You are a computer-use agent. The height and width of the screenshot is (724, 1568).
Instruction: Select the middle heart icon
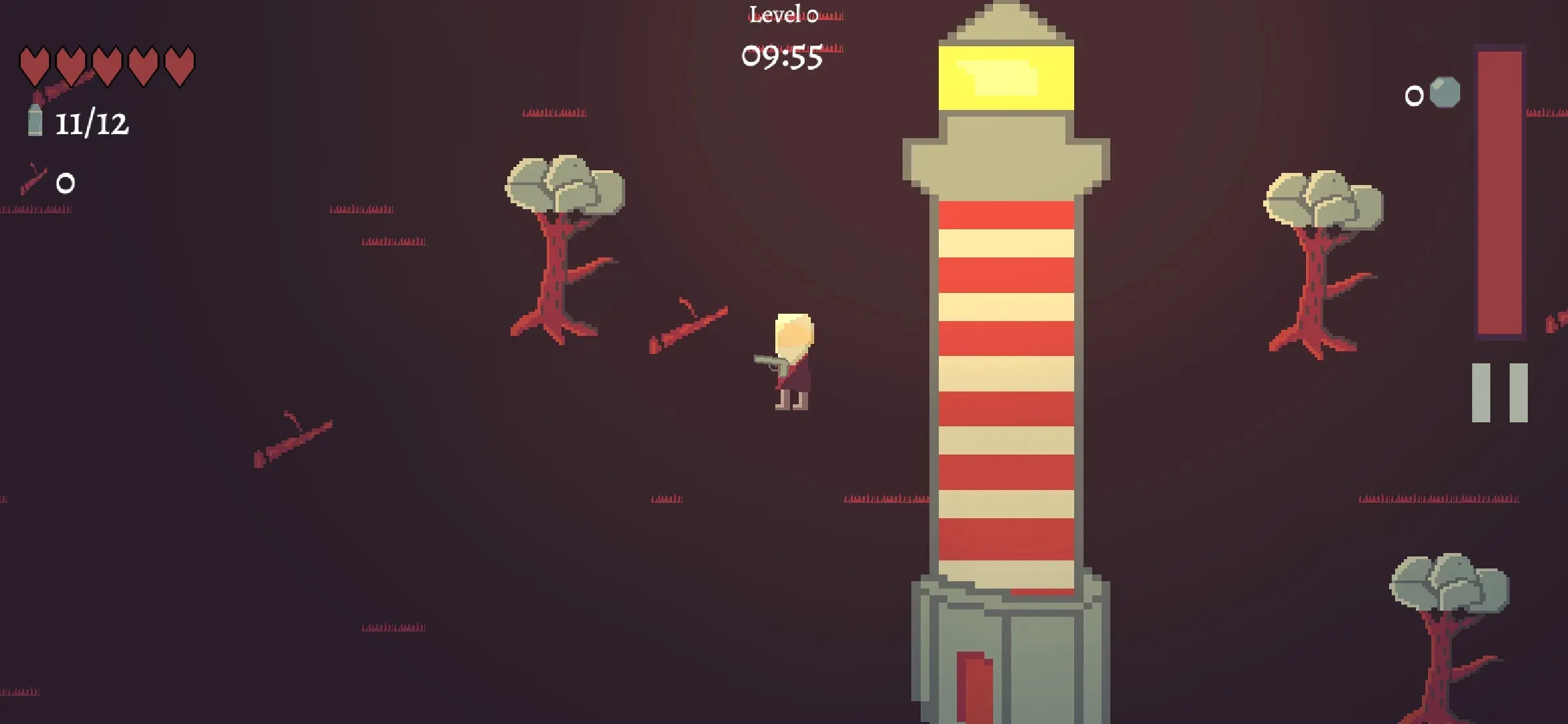pyautogui.click(x=107, y=65)
